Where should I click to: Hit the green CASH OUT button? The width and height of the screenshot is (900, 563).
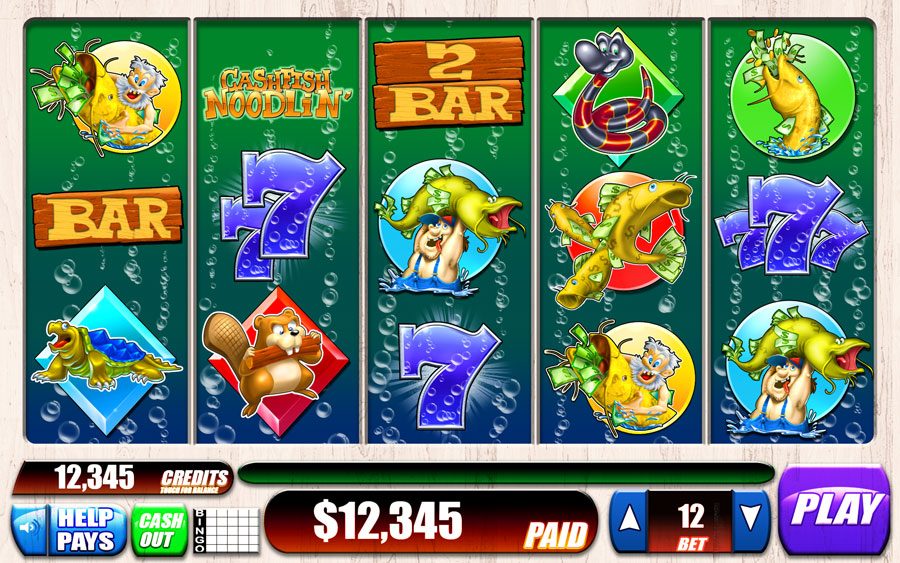point(159,529)
